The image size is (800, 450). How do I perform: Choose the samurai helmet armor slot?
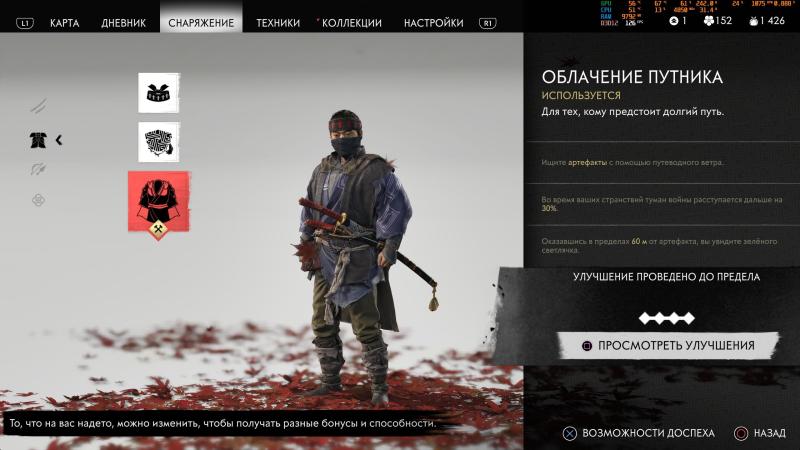click(x=158, y=93)
